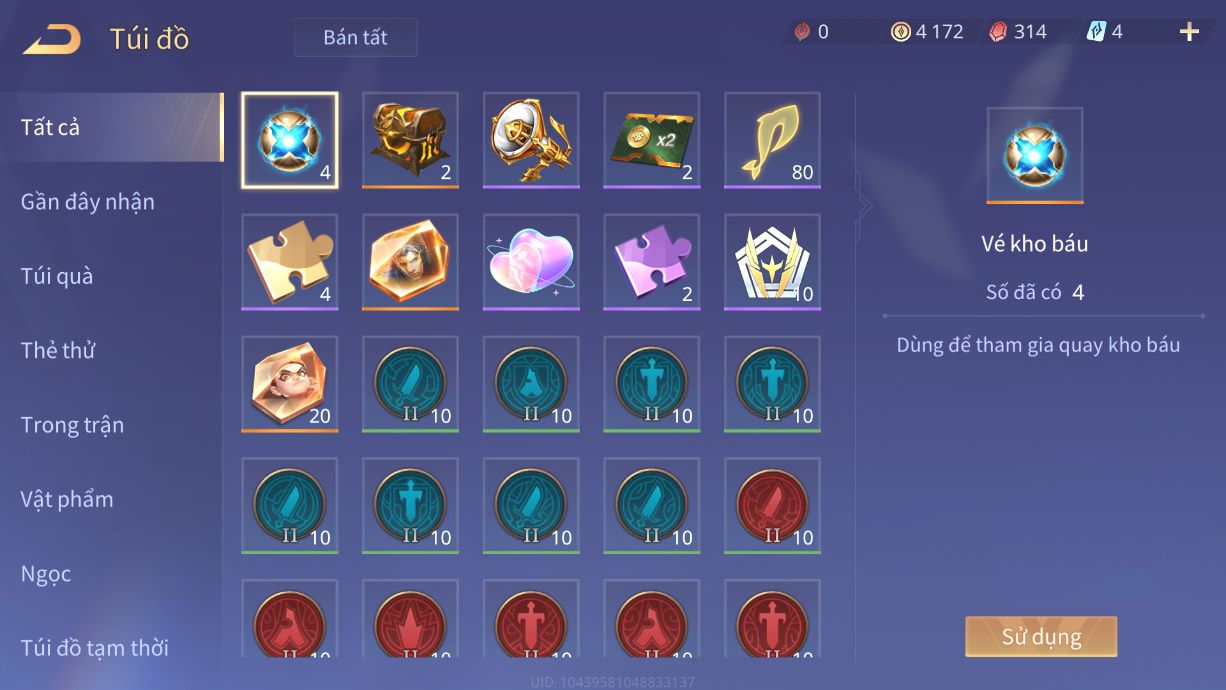Switch to Vật phẩm category
Viewport: 1226px width, 690px height.
pos(67,499)
